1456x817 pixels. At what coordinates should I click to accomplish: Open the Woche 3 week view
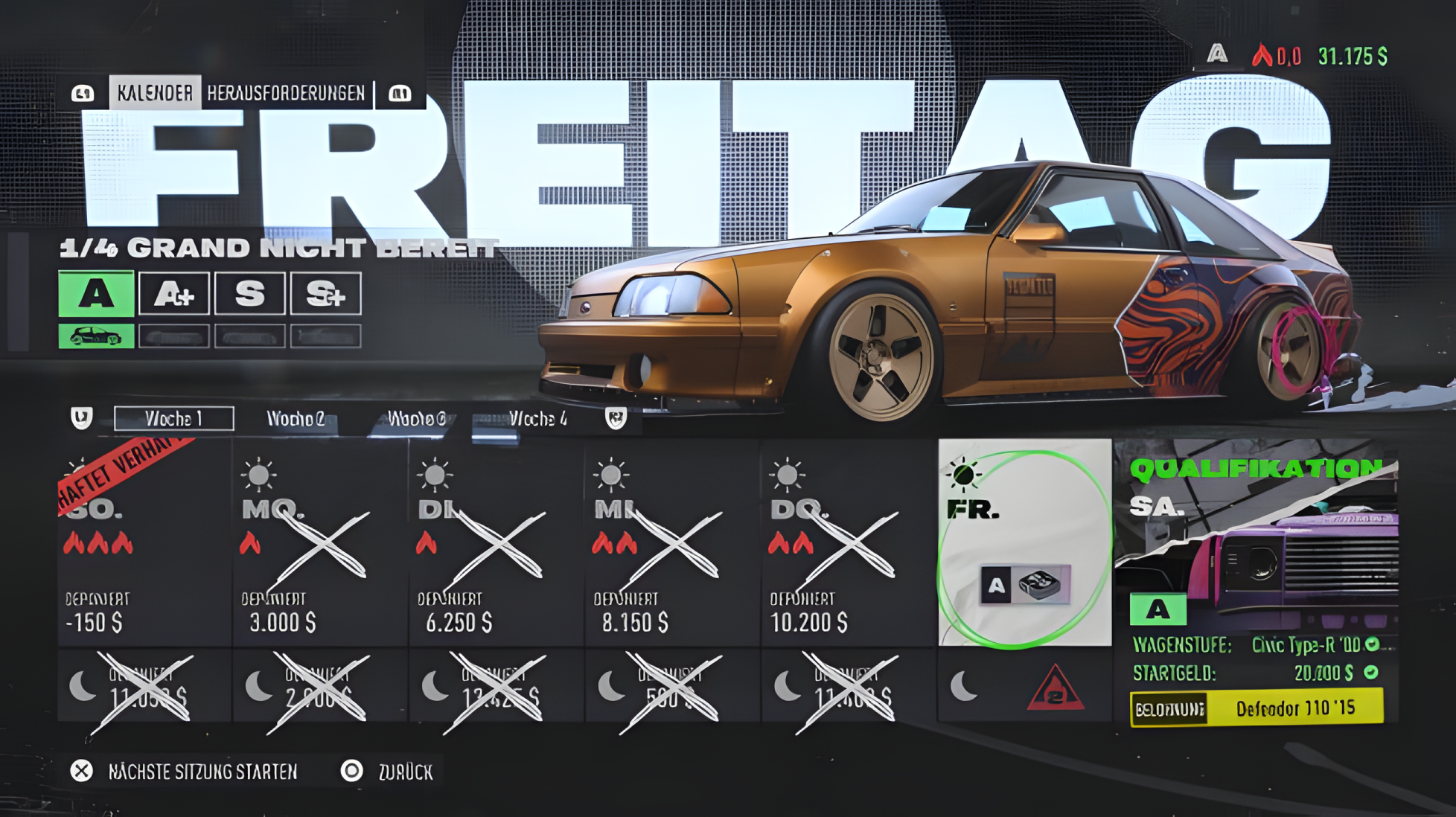[416, 418]
